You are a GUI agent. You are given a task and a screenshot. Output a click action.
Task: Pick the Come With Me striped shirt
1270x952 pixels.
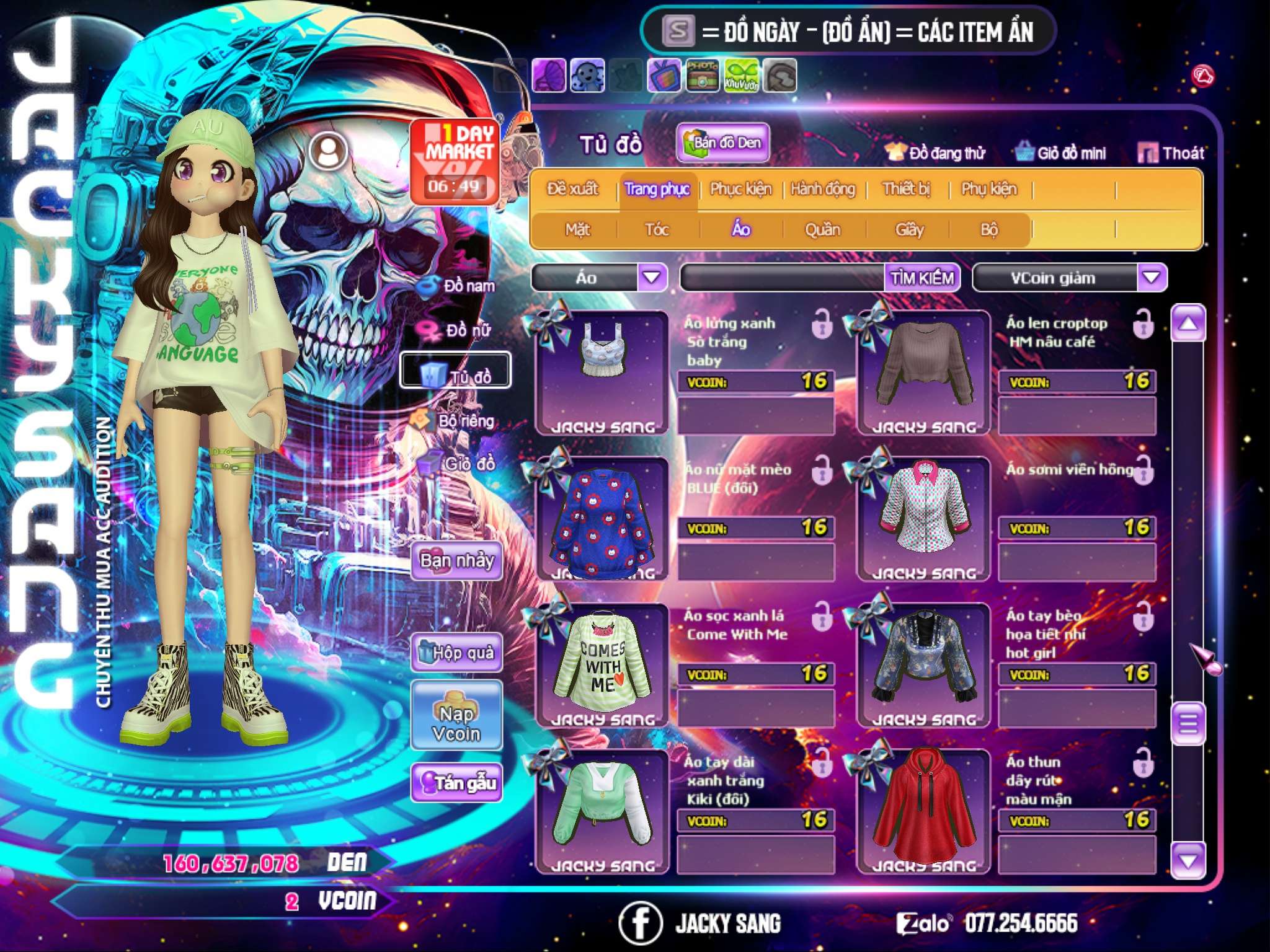click(602, 663)
